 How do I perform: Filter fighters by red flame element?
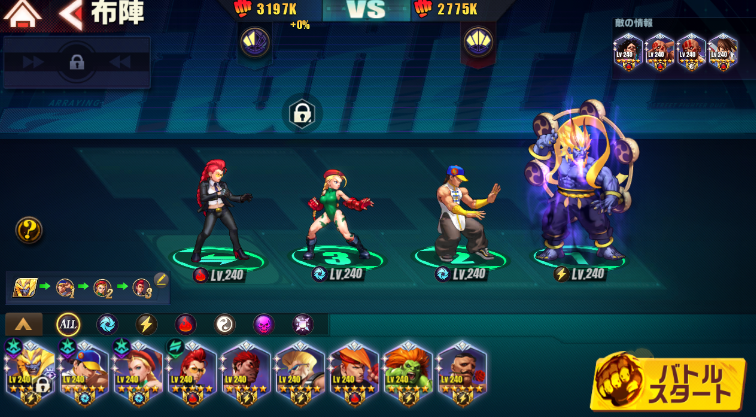pyautogui.click(x=185, y=324)
